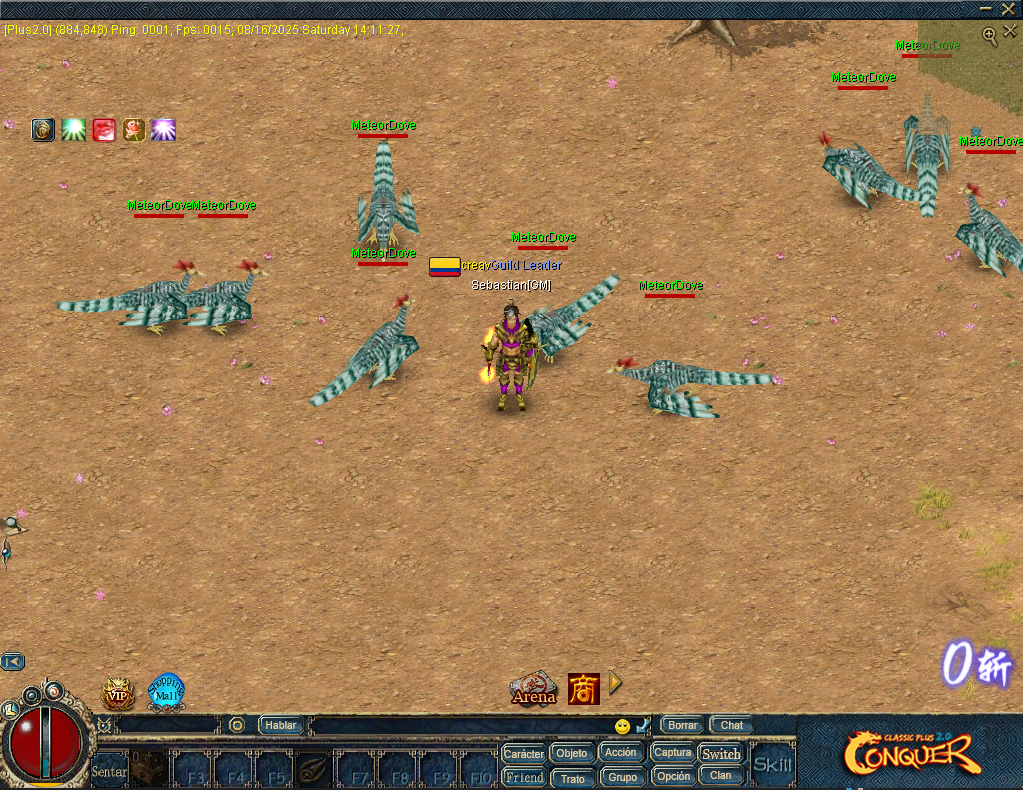Viewport: 1023px width, 790px height.
Task: Clear chat with the Borrar button
Action: (x=683, y=725)
